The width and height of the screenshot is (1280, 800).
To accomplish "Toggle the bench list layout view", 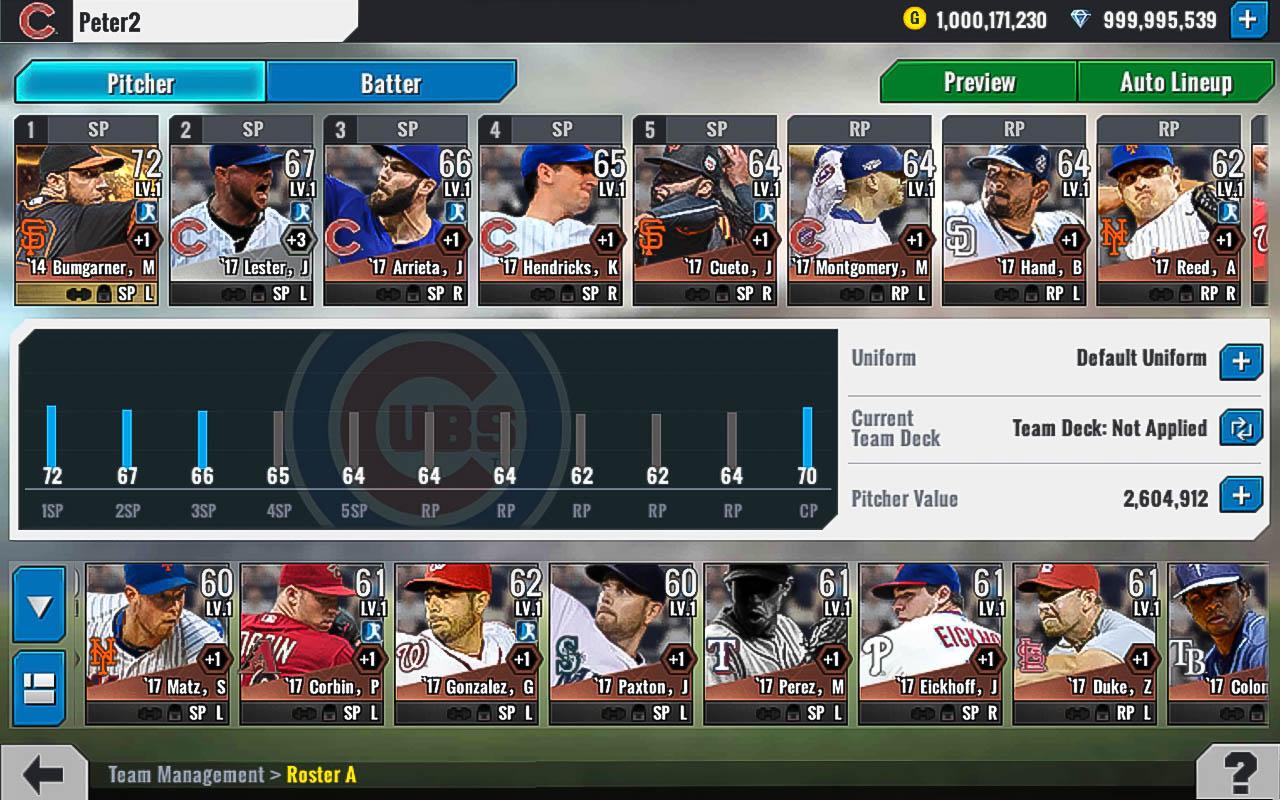I will coord(40,688).
